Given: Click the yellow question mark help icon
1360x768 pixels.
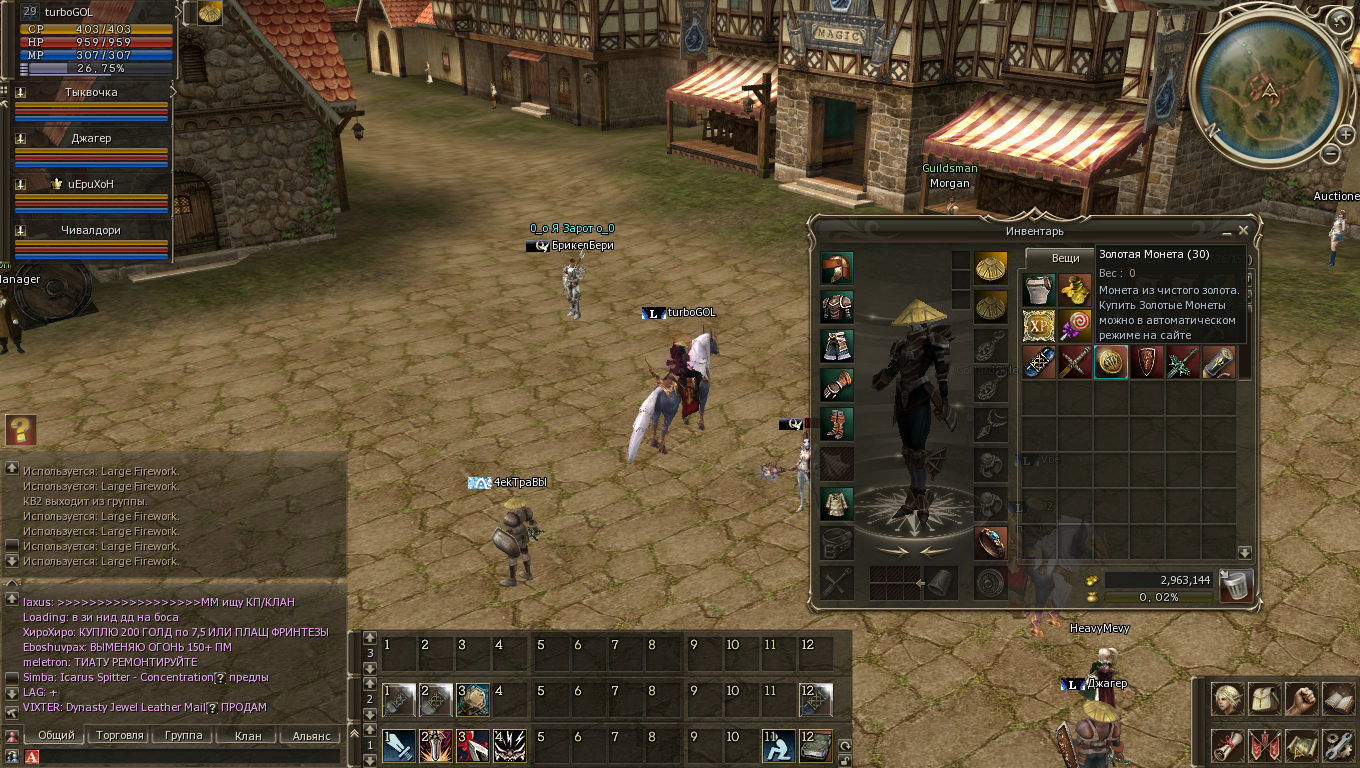Looking at the screenshot, I should click(20, 430).
